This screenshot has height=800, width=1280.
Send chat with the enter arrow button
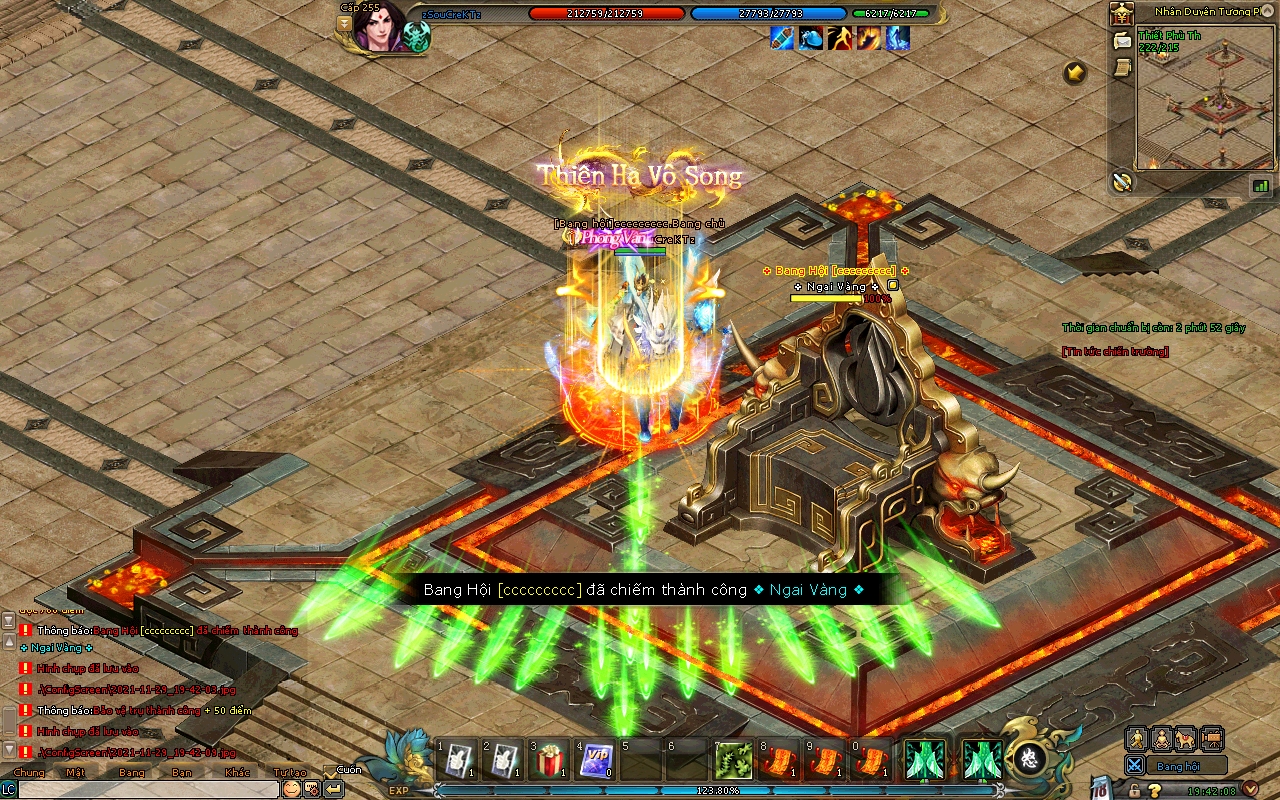(334, 789)
